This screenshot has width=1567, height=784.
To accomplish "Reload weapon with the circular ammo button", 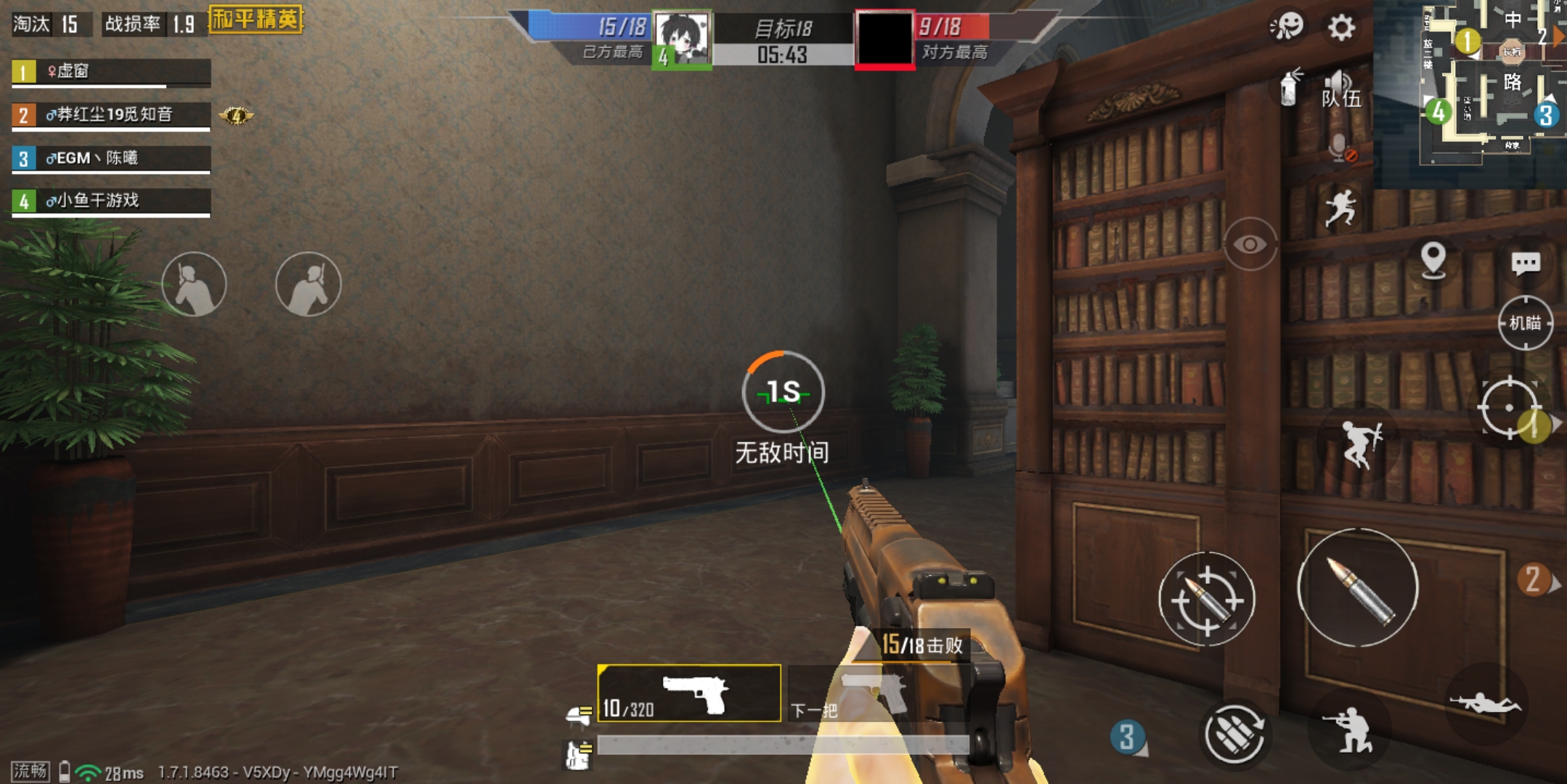I will [1234, 734].
